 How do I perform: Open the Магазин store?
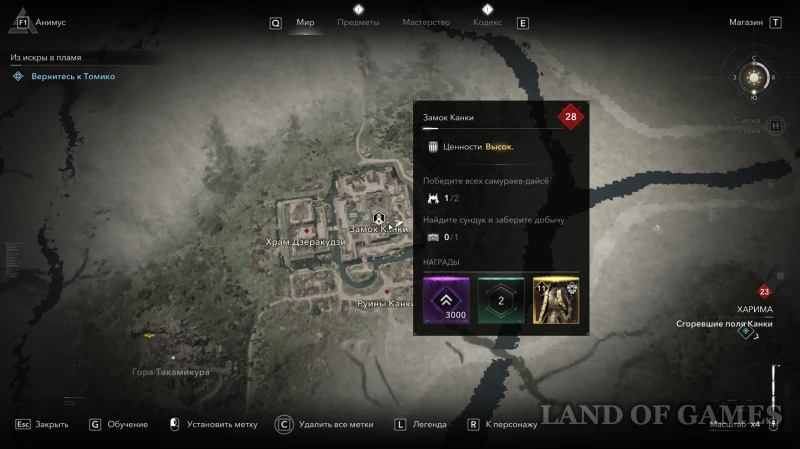coord(746,22)
